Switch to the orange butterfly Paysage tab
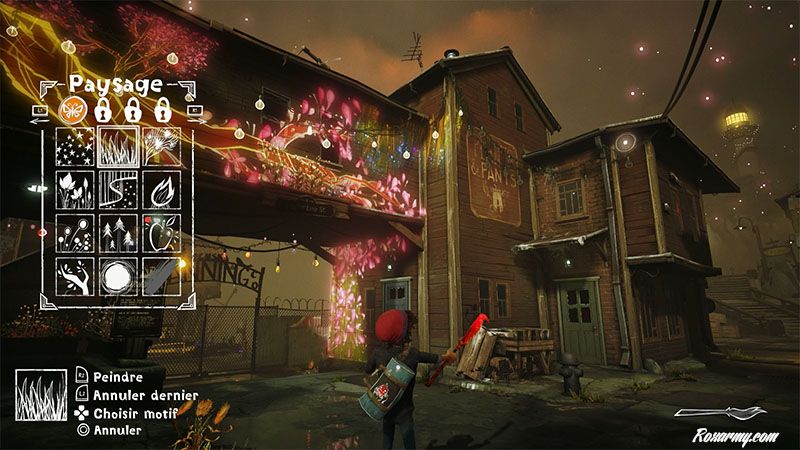The image size is (800, 450). 72,108
